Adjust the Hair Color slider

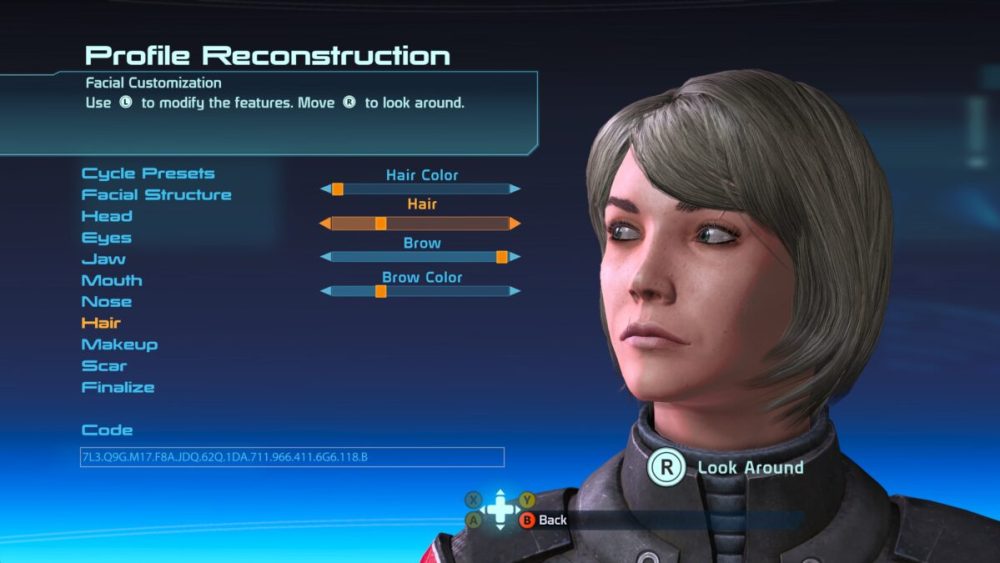[420, 189]
